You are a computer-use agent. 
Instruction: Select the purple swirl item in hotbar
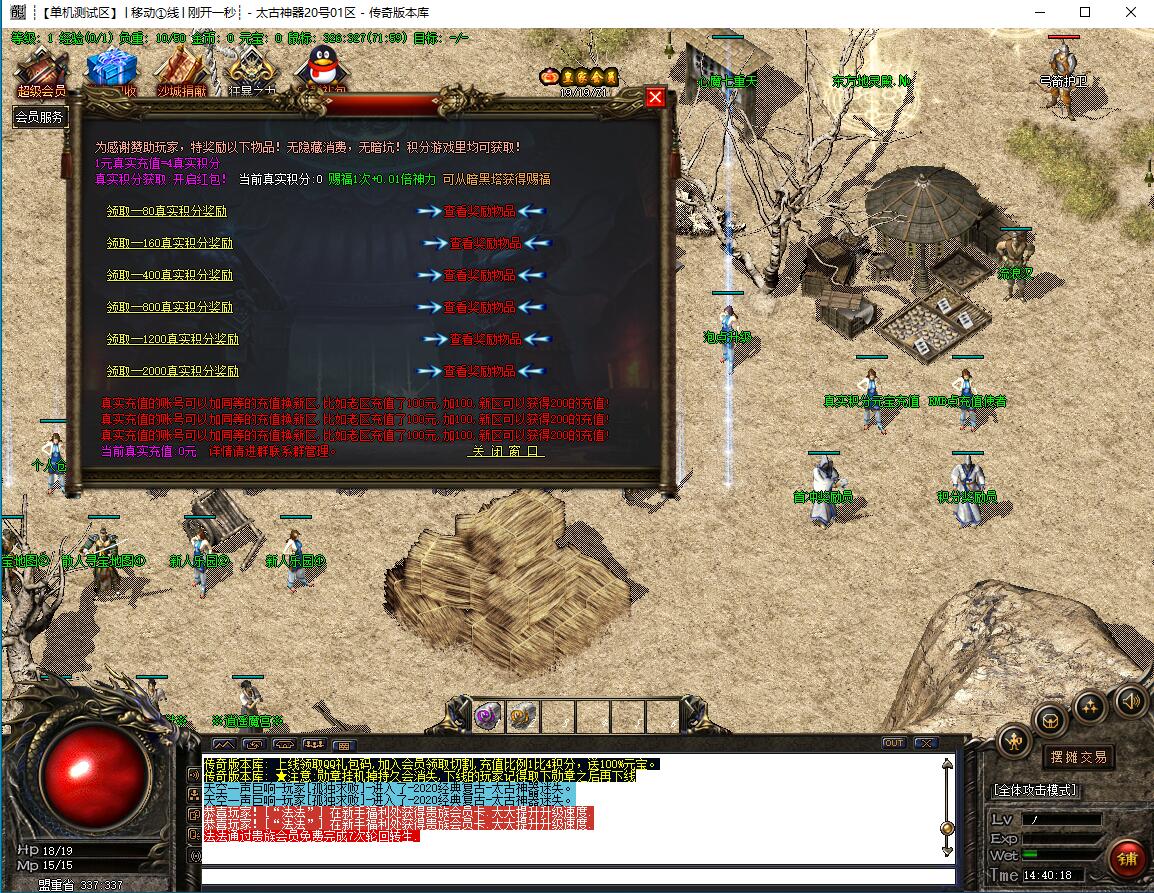488,715
